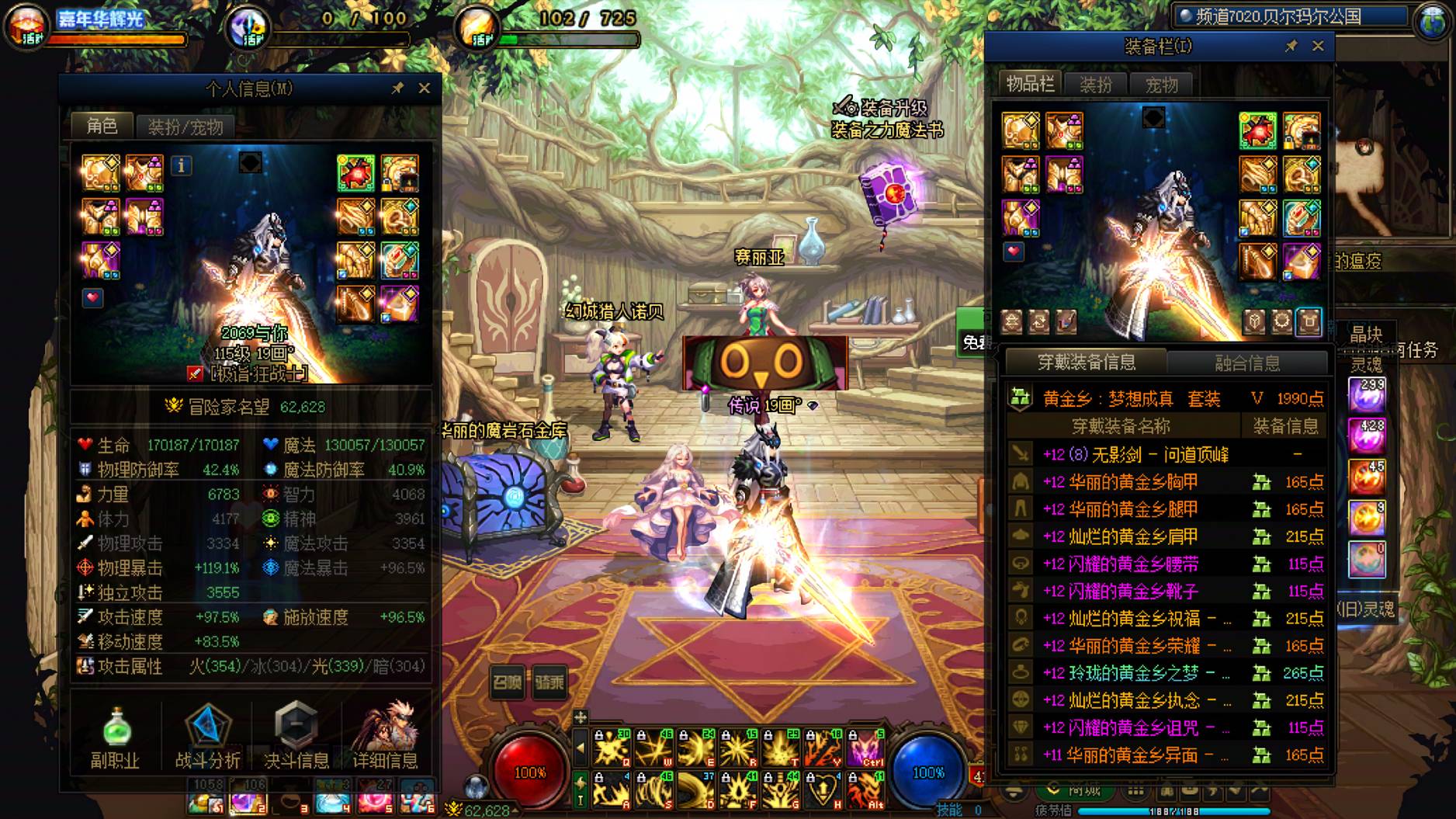Pin the 个人信息 window with pushpin

click(397, 88)
